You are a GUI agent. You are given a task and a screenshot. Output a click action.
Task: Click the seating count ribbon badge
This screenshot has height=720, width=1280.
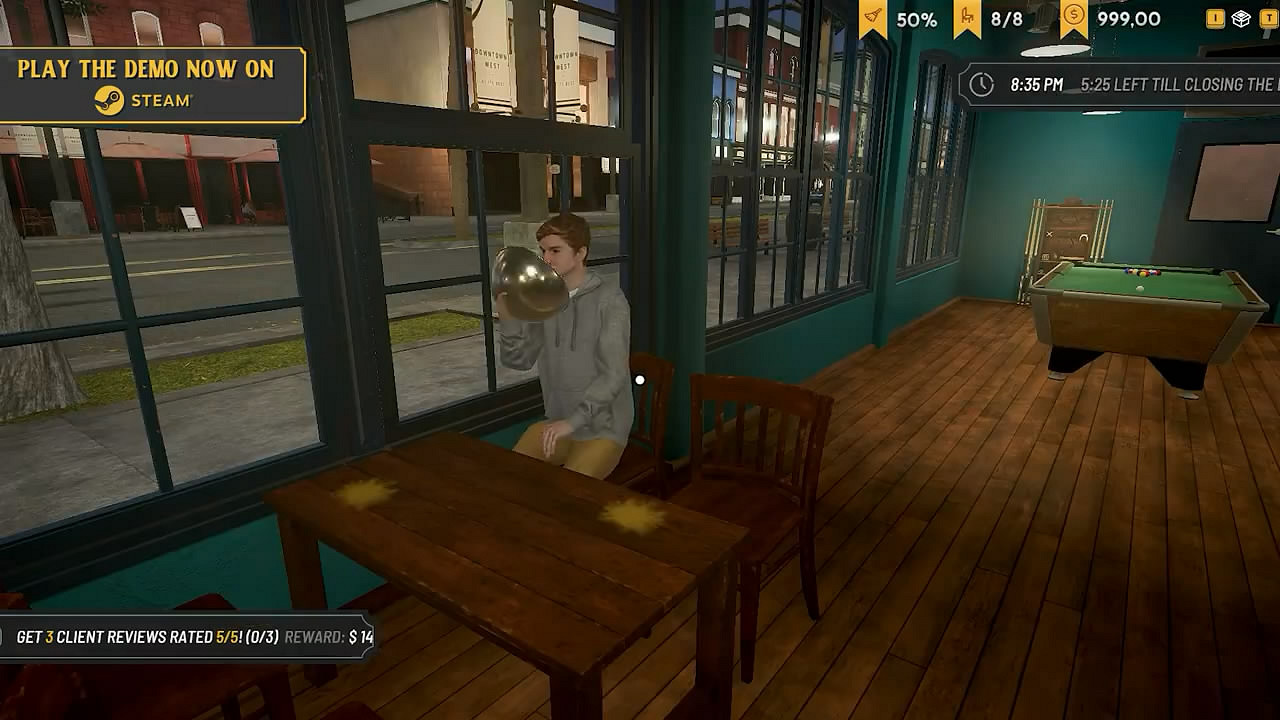click(990, 16)
